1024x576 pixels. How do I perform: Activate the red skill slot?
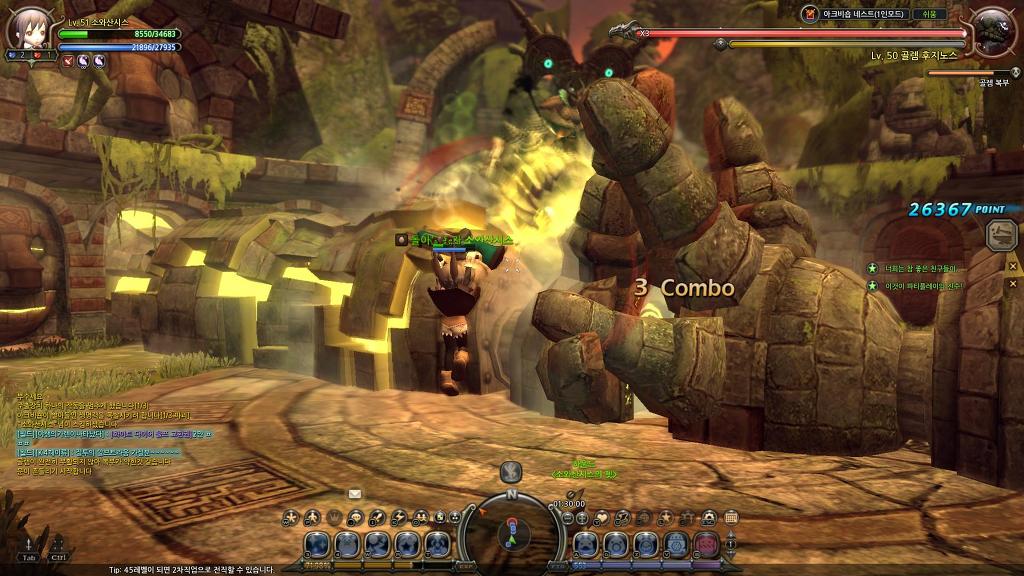pos(706,545)
